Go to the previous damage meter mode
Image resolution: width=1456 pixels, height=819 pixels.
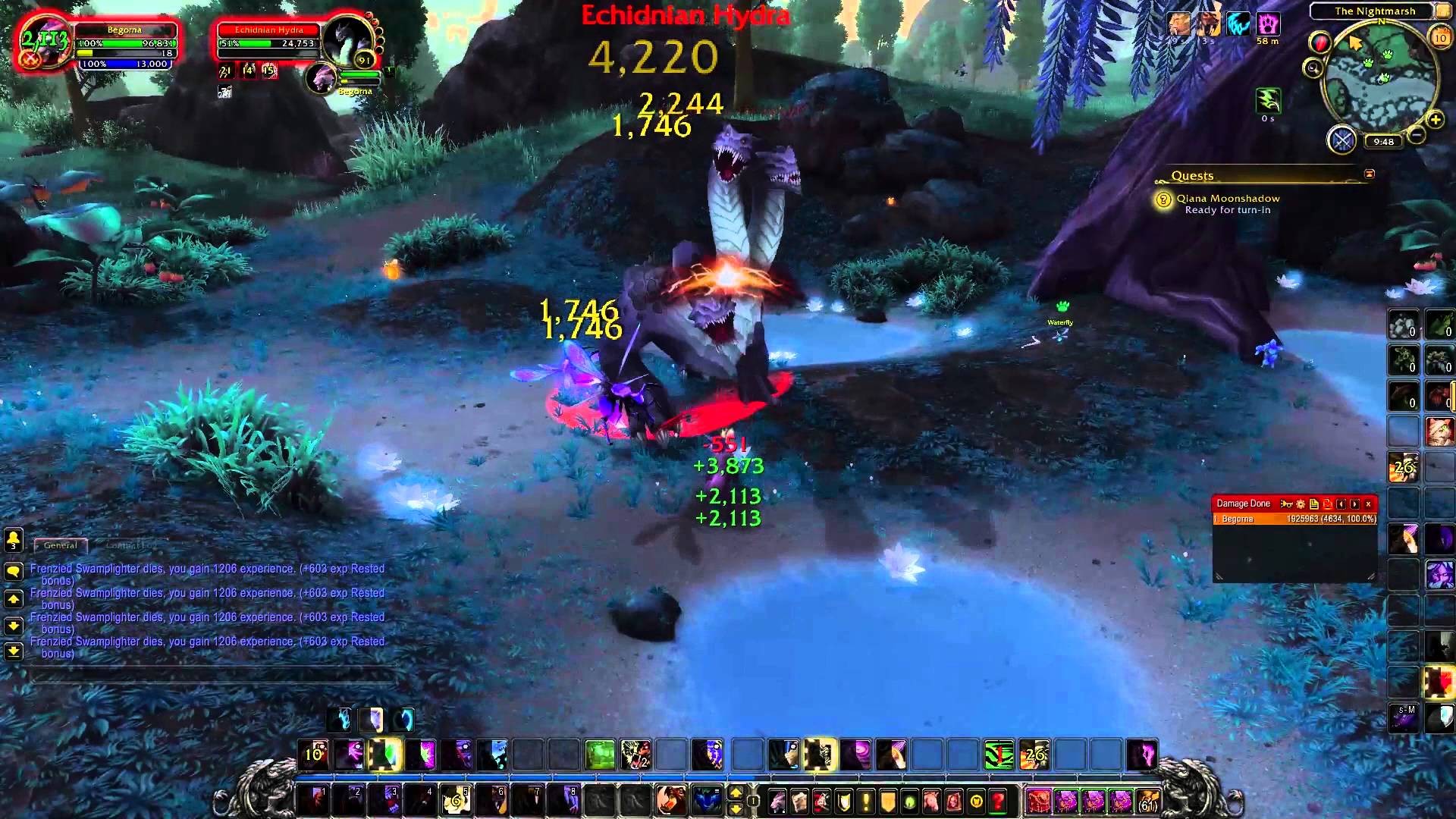coord(1341,504)
